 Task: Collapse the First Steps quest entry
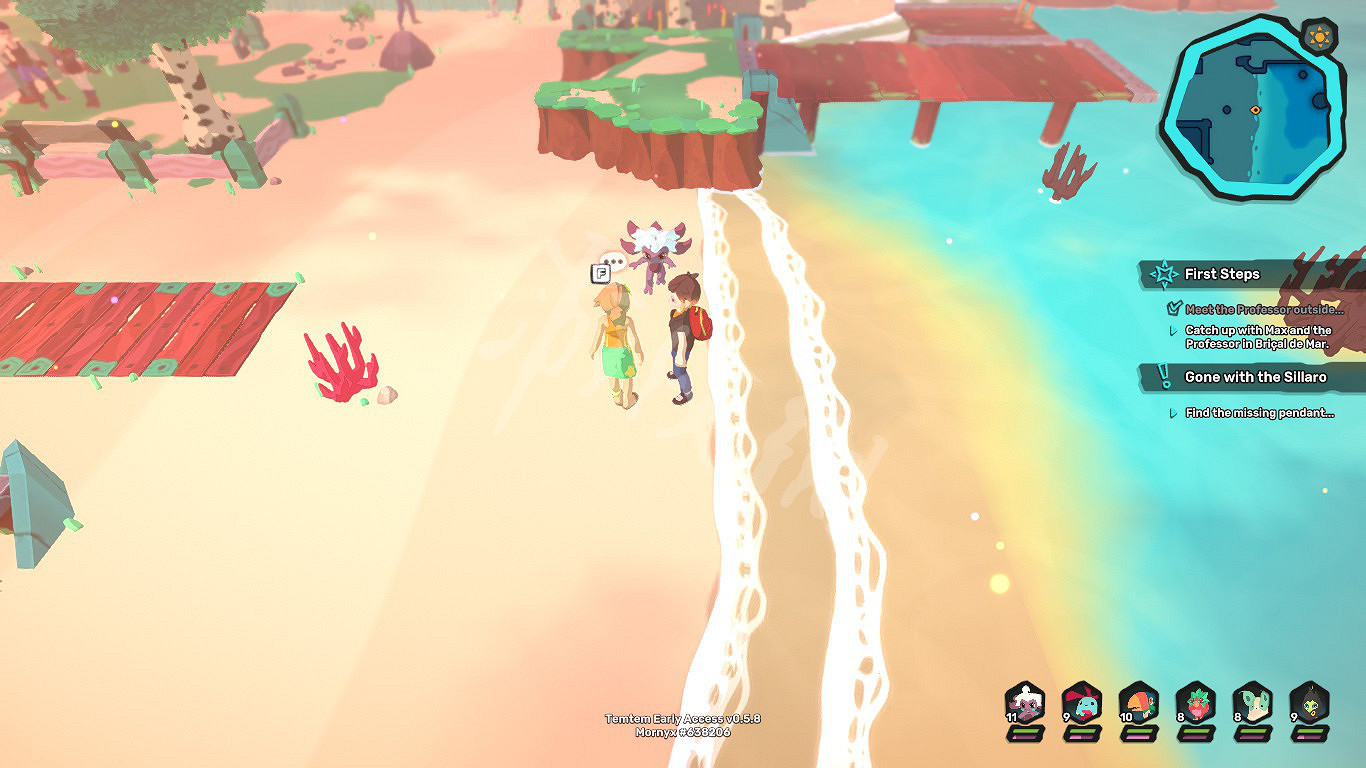coord(1222,273)
